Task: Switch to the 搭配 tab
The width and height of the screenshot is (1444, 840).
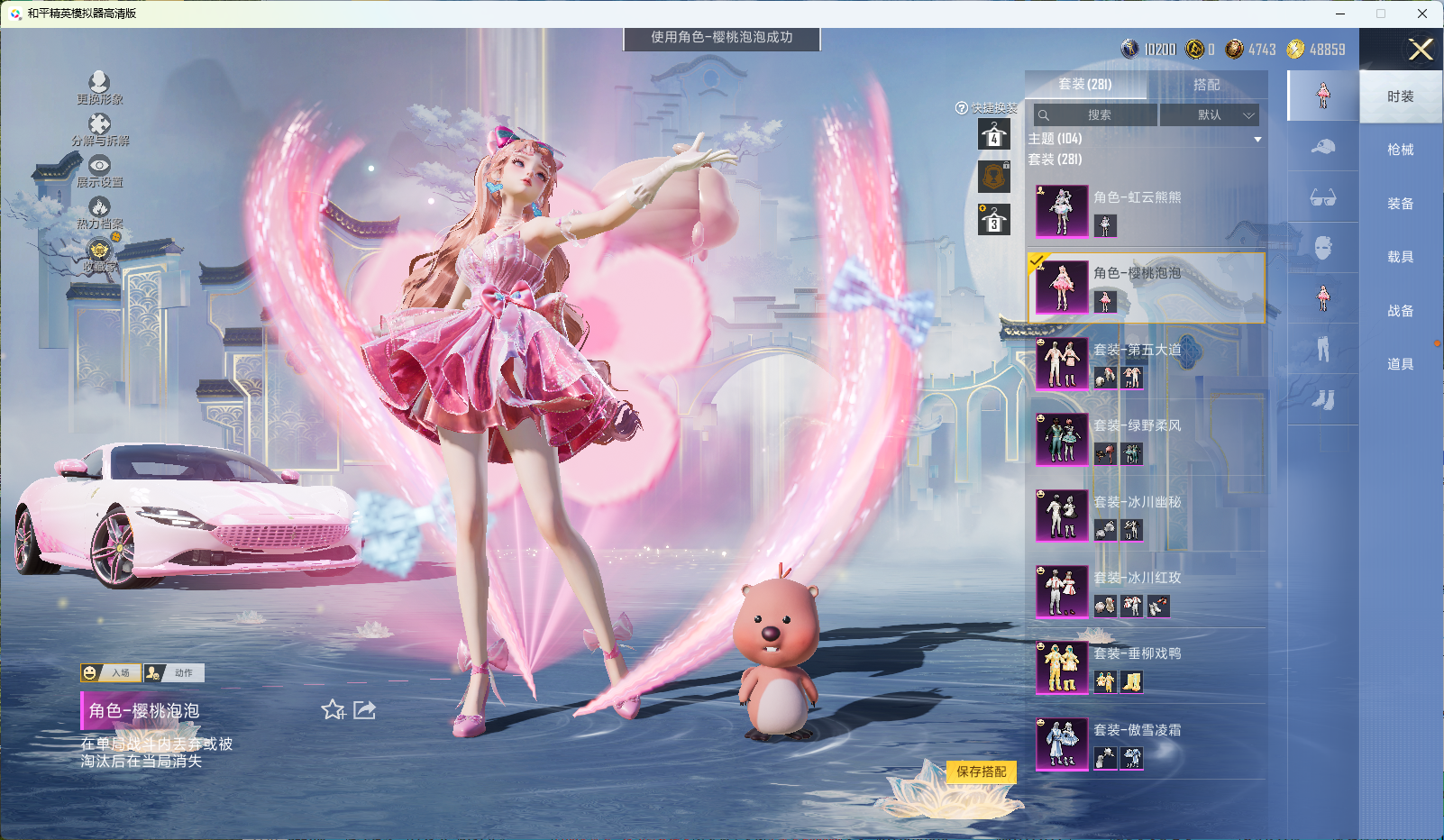Action: tap(1206, 85)
